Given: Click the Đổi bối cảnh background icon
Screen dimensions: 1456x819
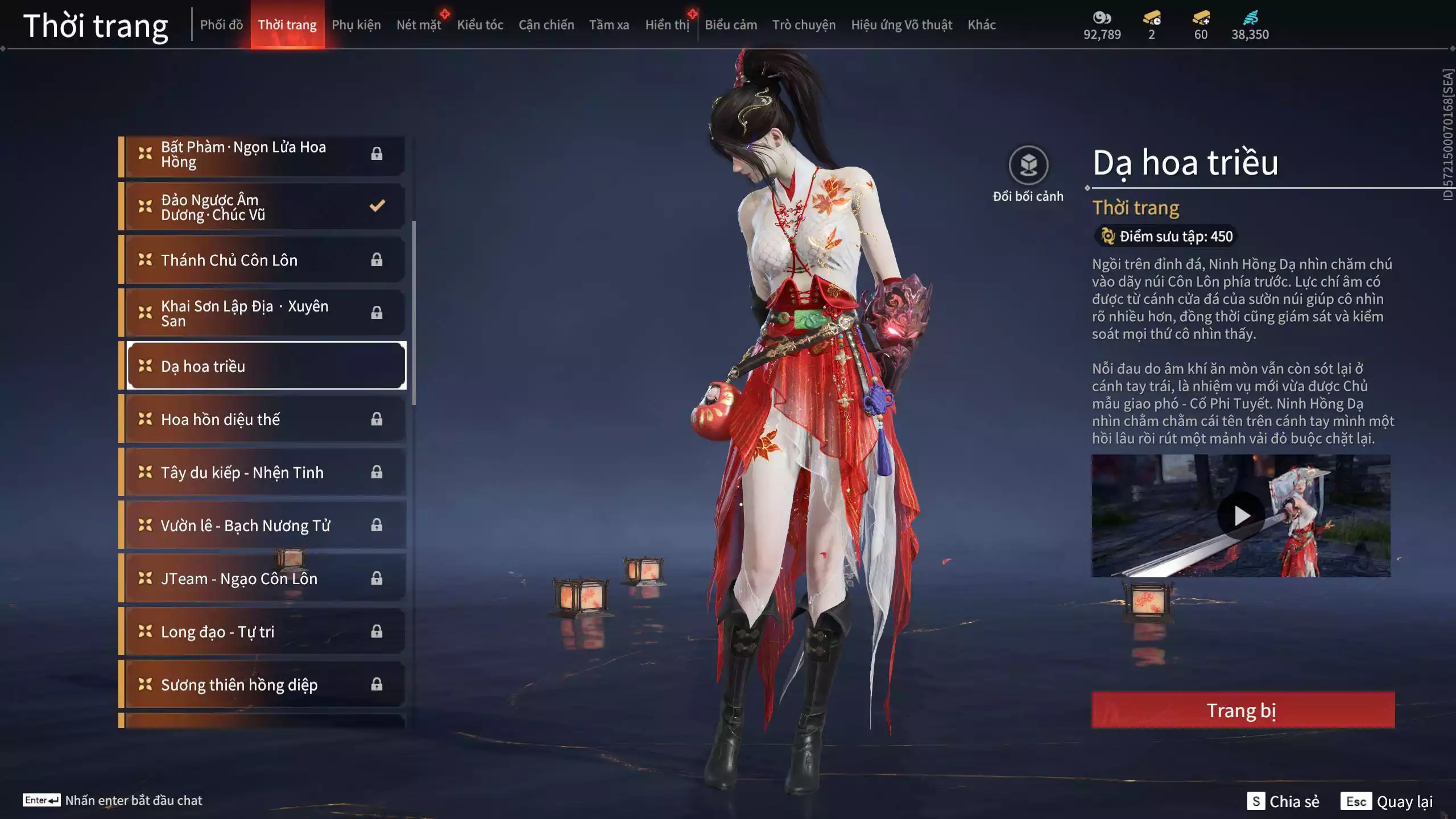Looking at the screenshot, I should click(1028, 166).
